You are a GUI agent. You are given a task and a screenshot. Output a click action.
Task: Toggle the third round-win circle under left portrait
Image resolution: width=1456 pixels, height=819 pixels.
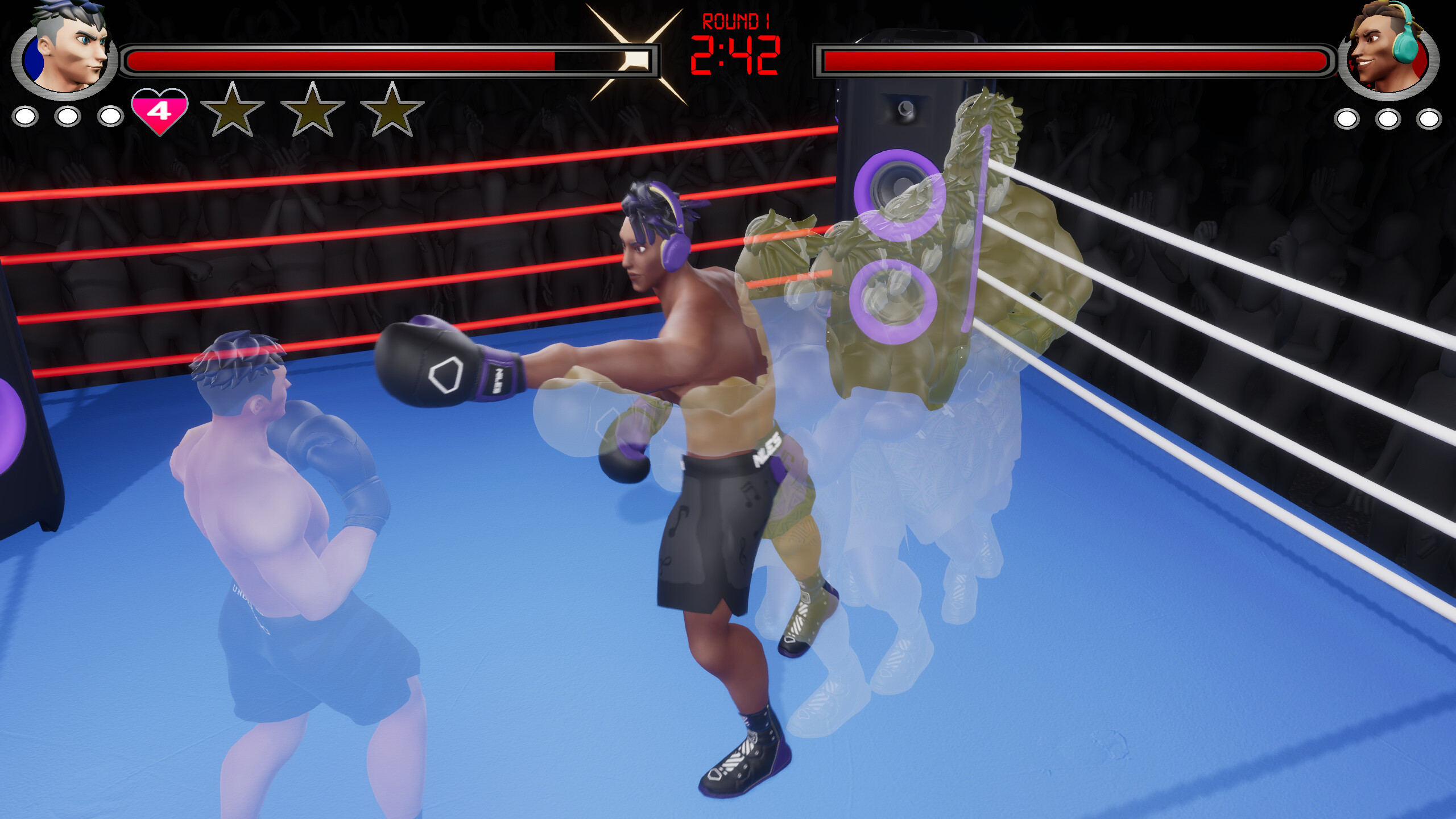pos(112,118)
